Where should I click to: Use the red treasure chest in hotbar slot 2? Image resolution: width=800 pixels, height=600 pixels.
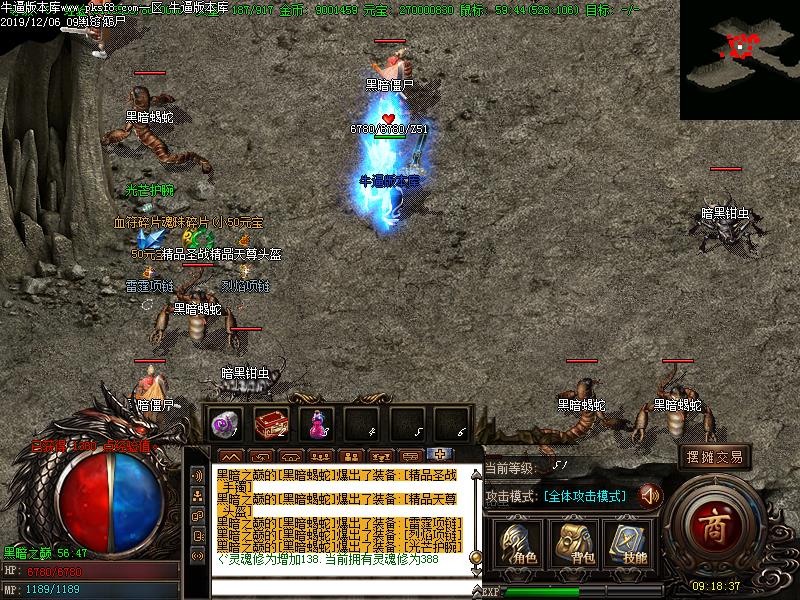point(271,424)
